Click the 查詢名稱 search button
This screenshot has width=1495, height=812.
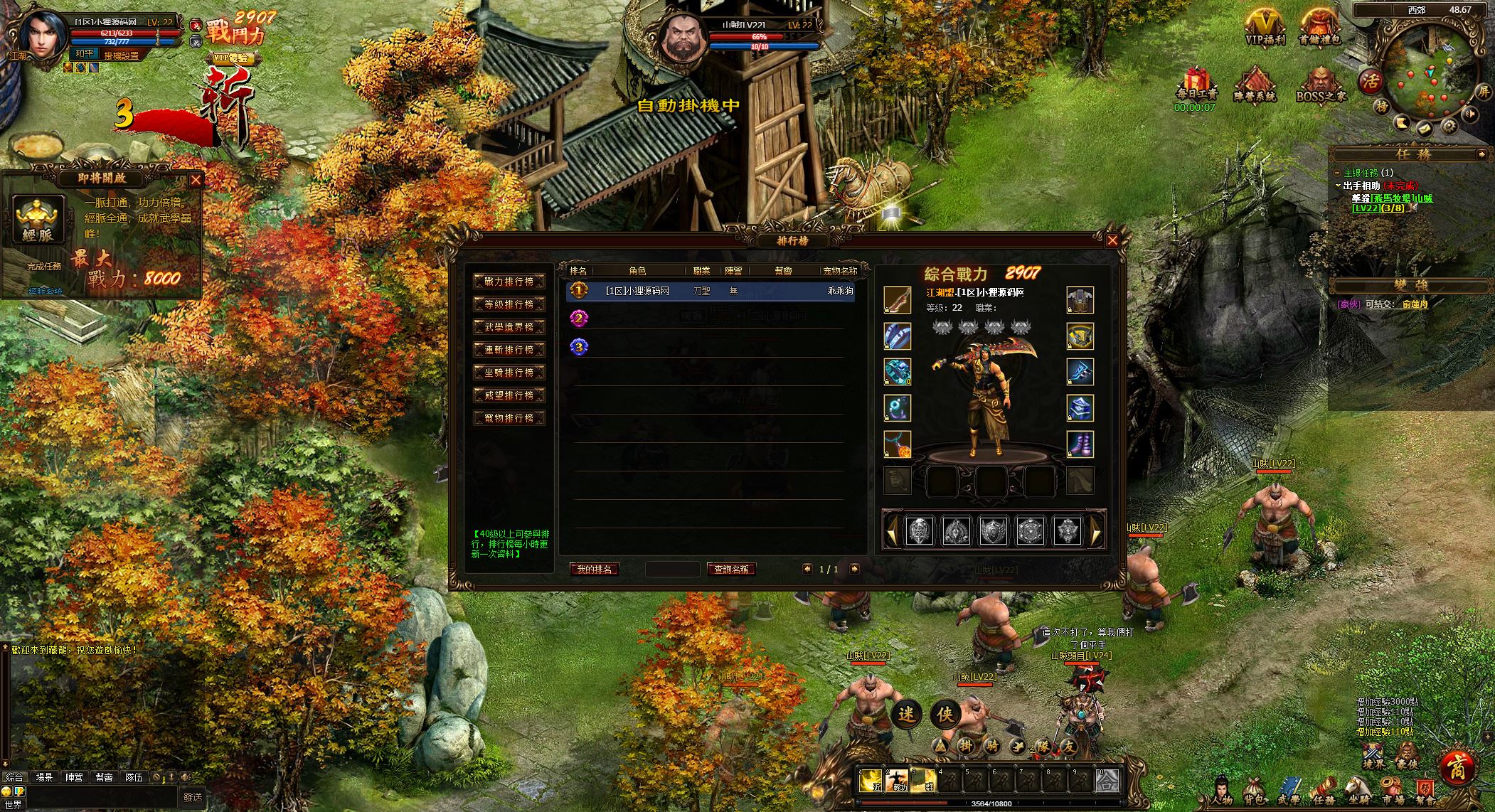coord(731,569)
